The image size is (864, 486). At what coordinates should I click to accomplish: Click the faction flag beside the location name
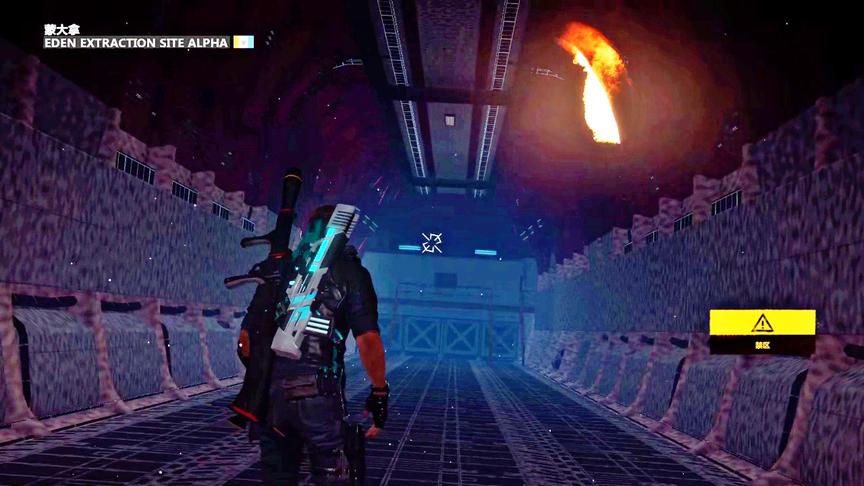coord(243,42)
